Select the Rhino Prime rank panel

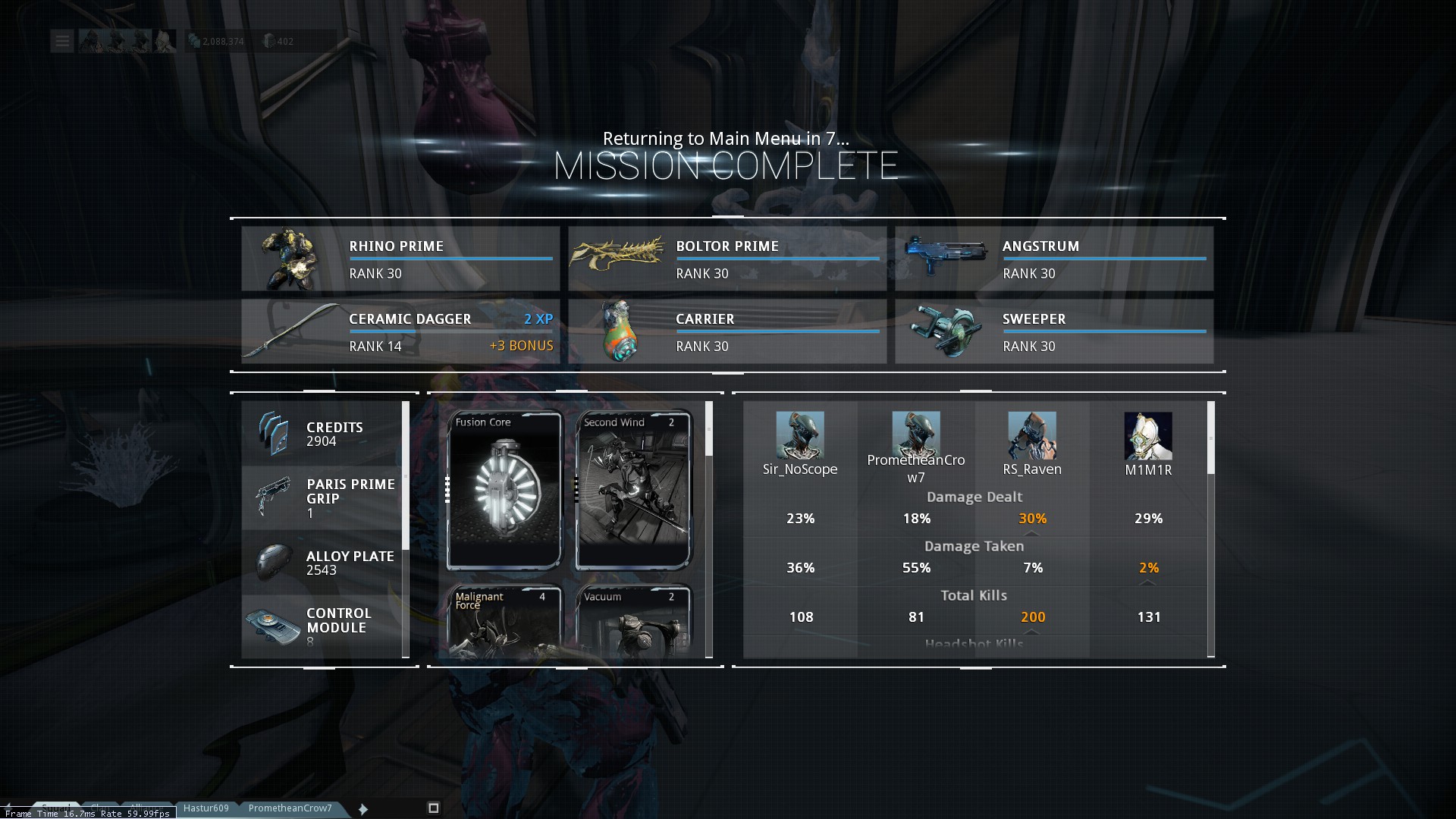[400, 259]
